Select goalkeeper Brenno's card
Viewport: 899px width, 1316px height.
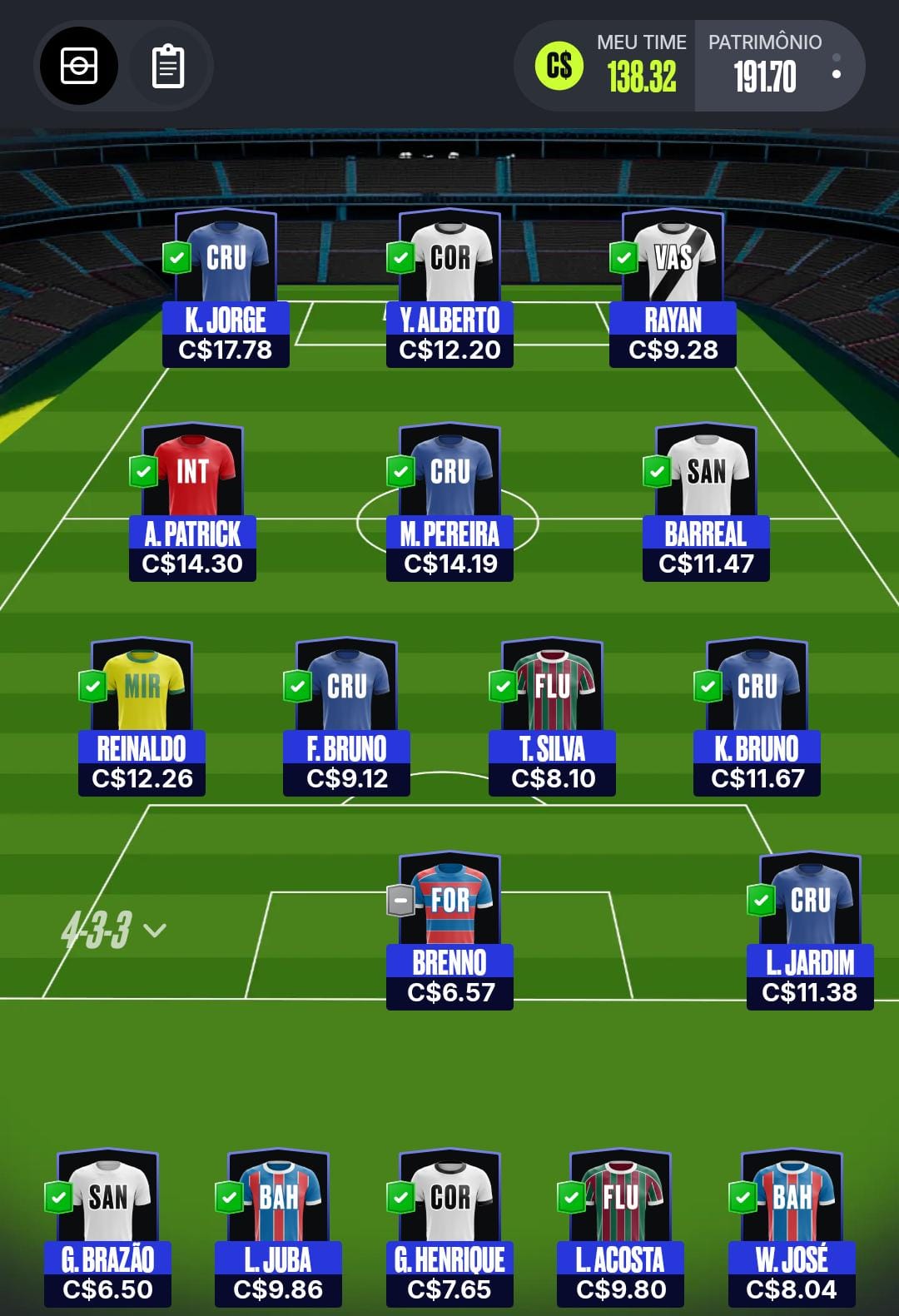coord(449,931)
